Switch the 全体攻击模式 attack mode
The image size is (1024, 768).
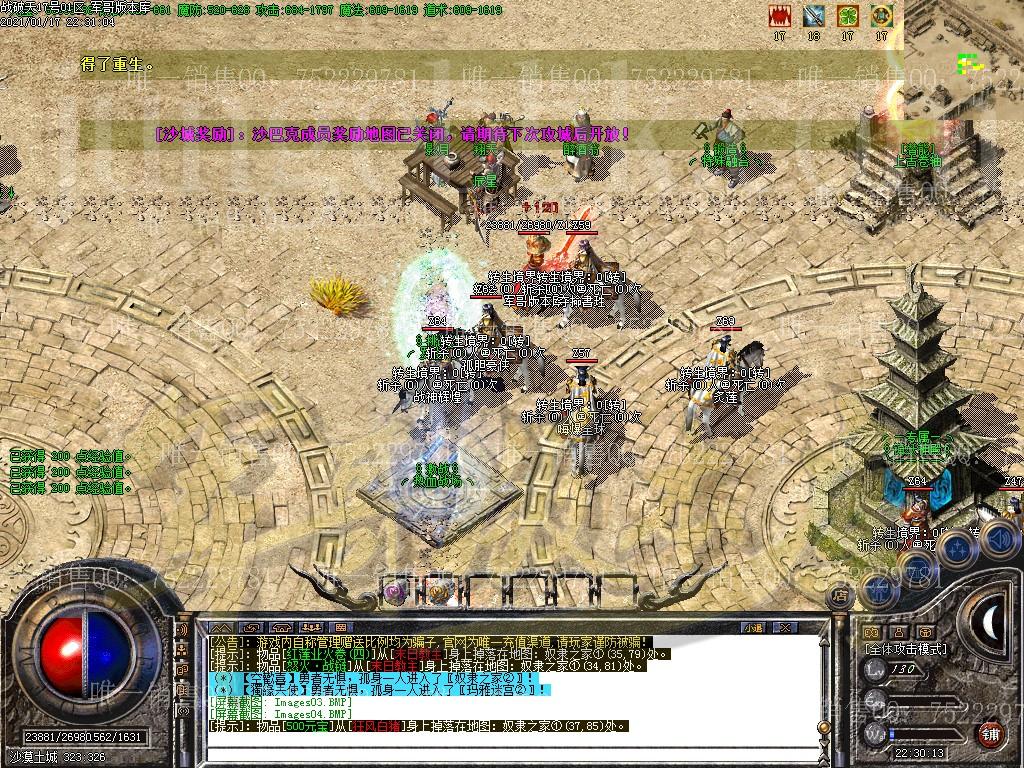[x=906, y=649]
